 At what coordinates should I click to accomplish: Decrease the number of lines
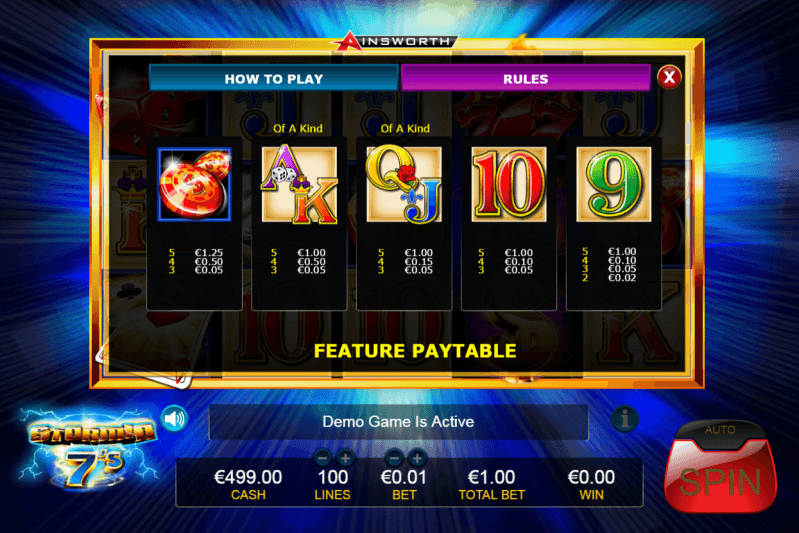tap(322, 458)
